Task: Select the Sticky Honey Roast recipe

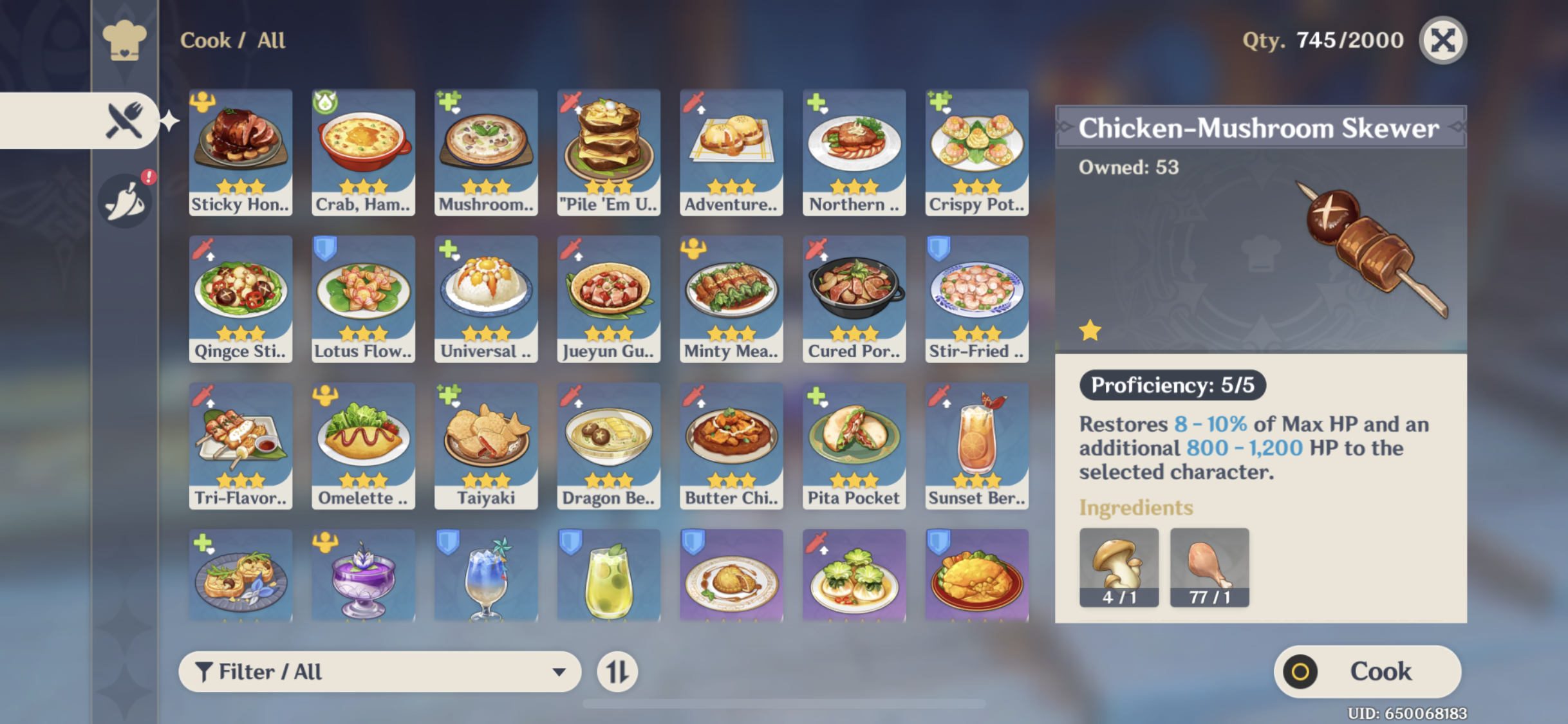Action: [x=240, y=153]
